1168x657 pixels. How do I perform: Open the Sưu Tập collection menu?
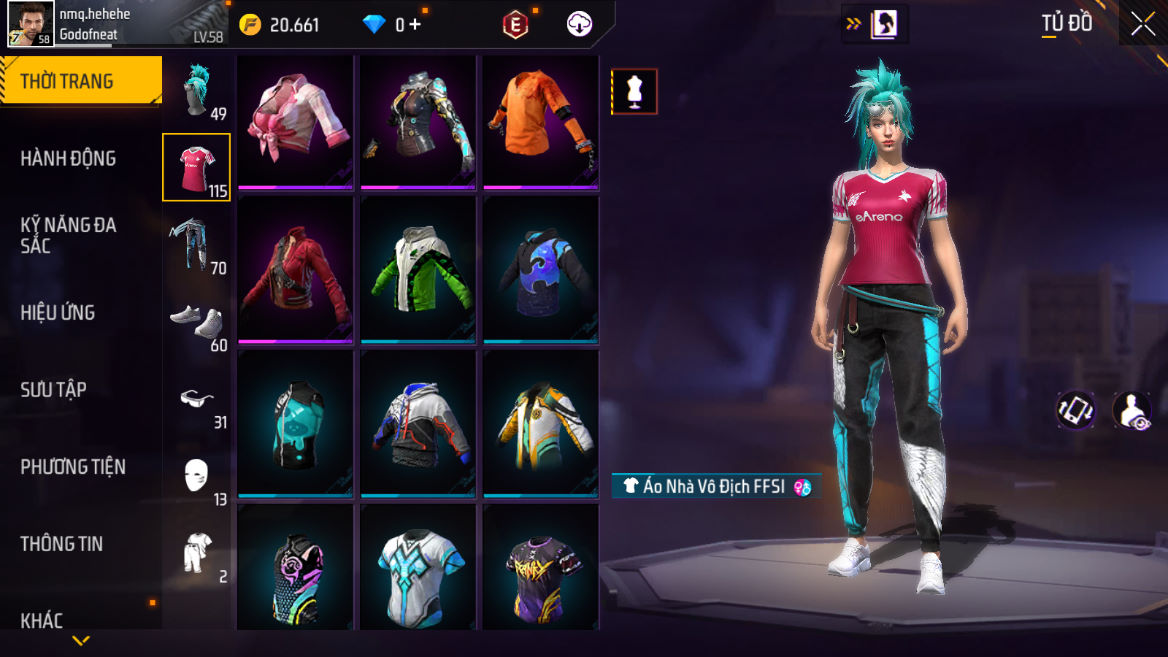(54, 390)
